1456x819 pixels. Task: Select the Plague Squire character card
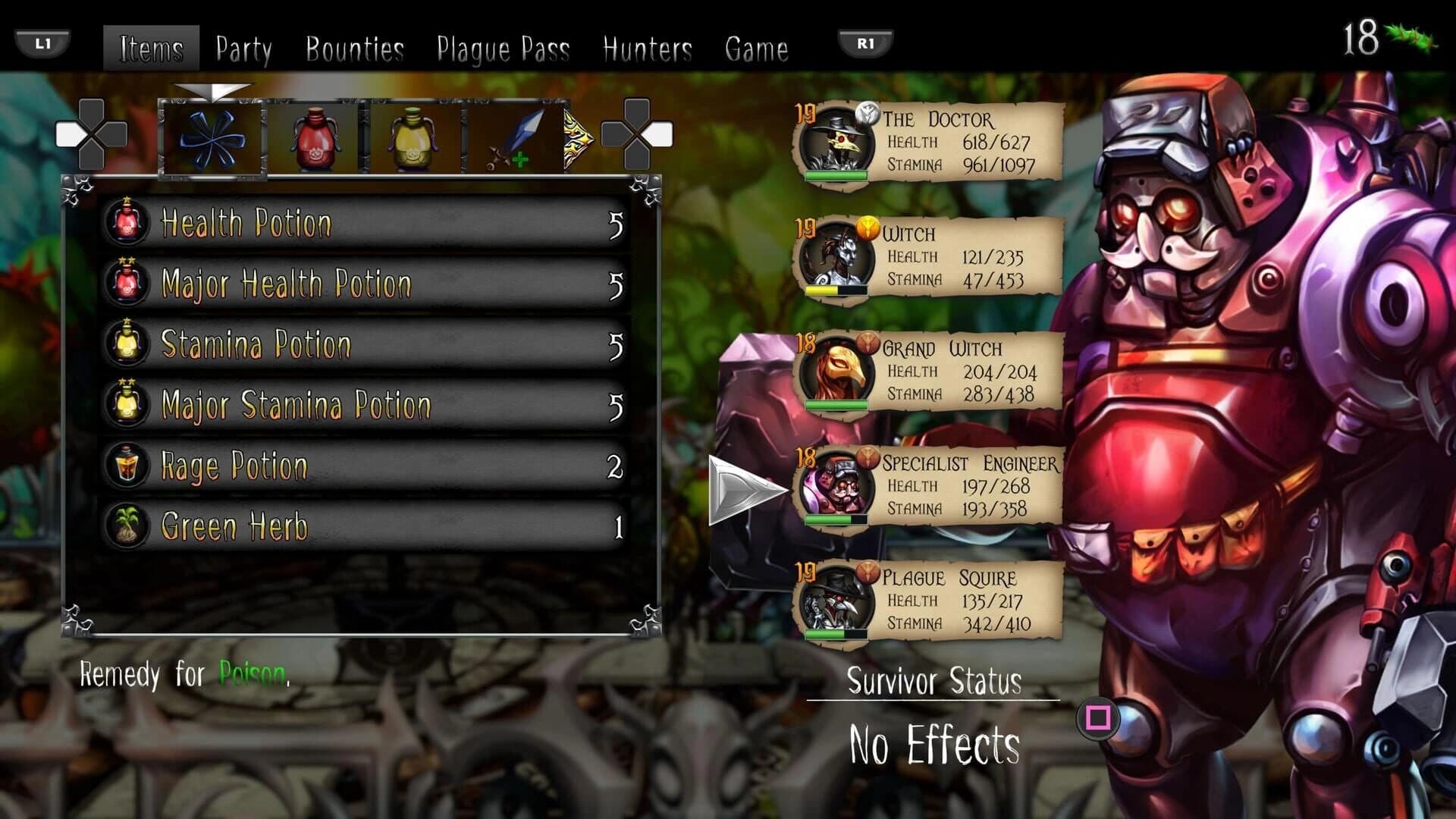pyautogui.click(x=933, y=599)
